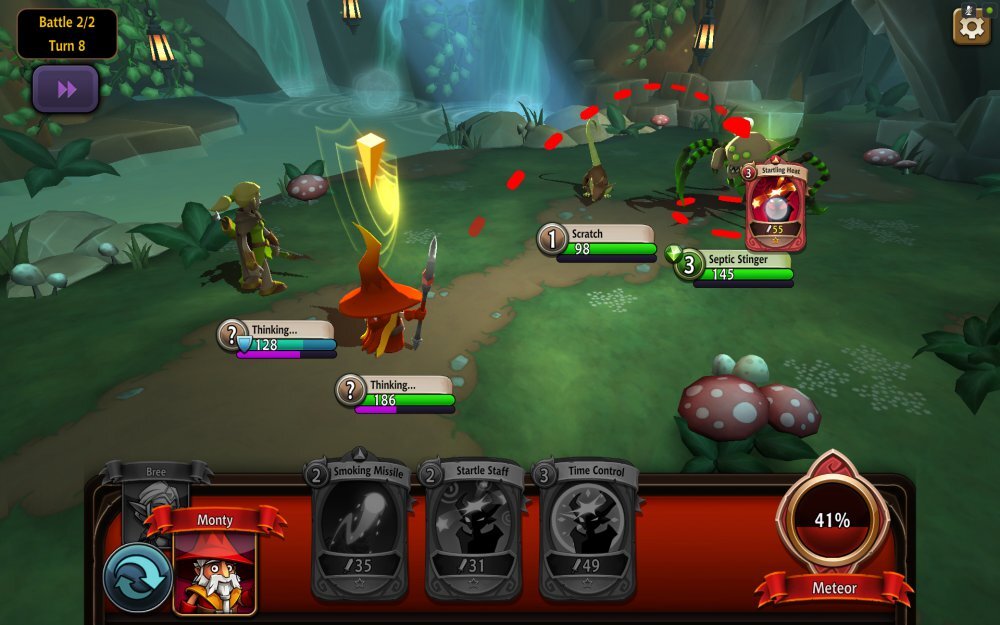Click the blue swap hero button
1000x625 pixels.
tap(137, 577)
